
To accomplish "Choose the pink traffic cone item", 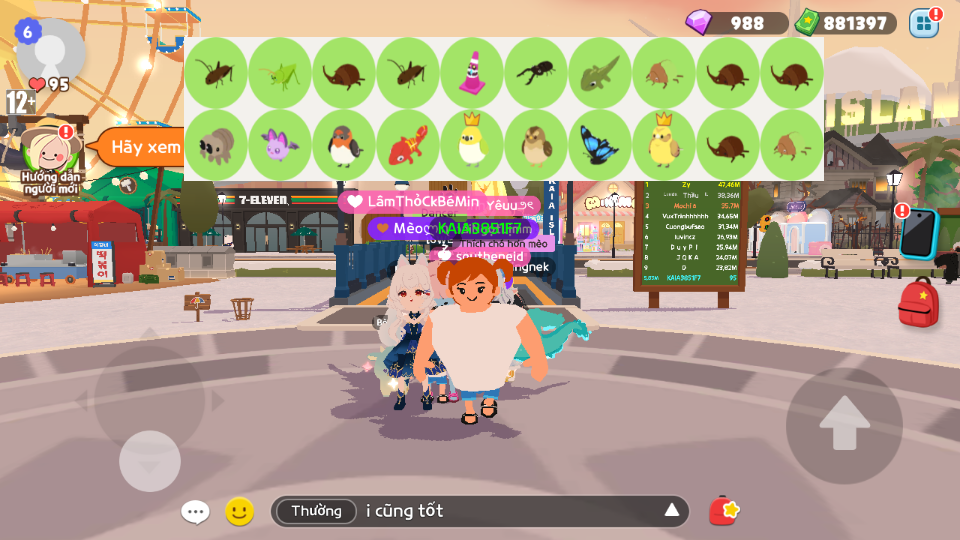I will 472,73.
